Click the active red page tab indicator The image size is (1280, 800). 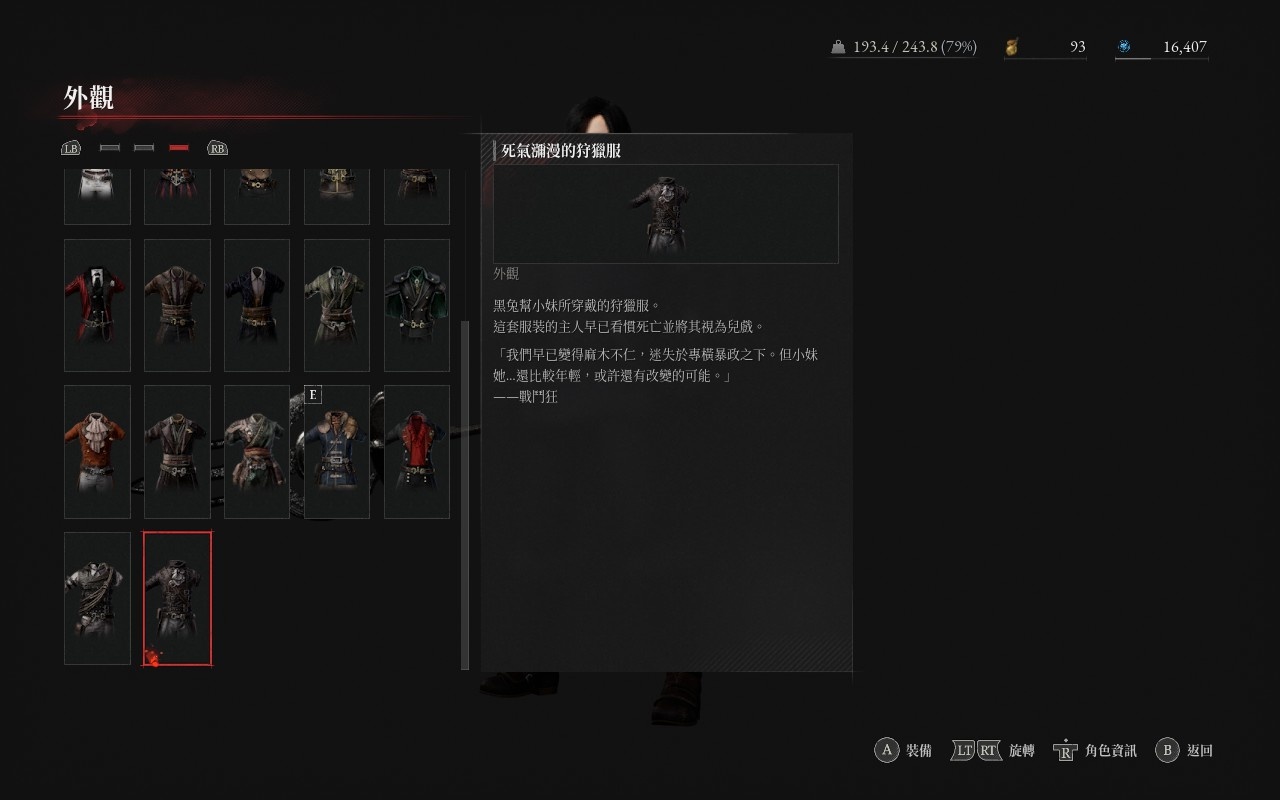(179, 148)
